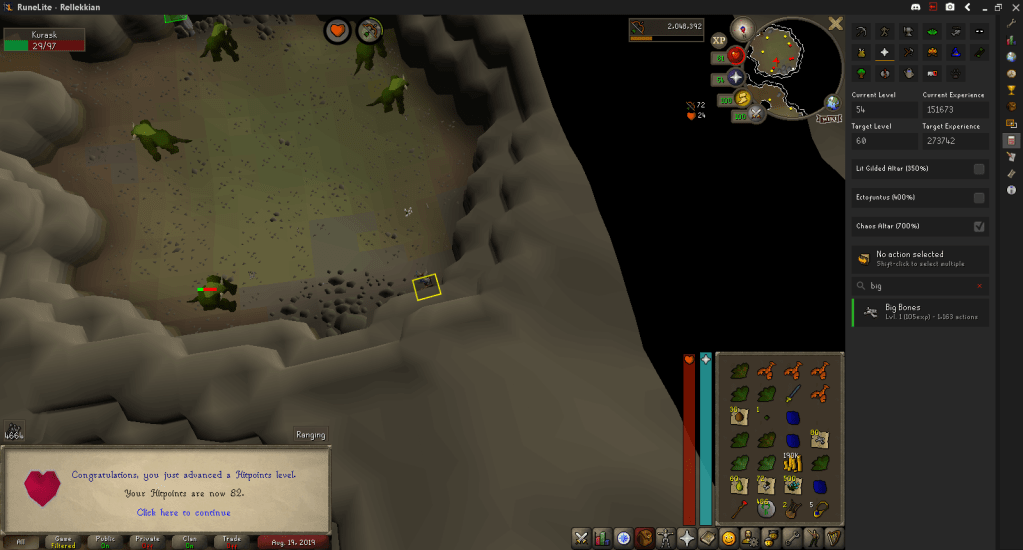Open the world map globe icon
The image size is (1023, 550).
point(832,102)
